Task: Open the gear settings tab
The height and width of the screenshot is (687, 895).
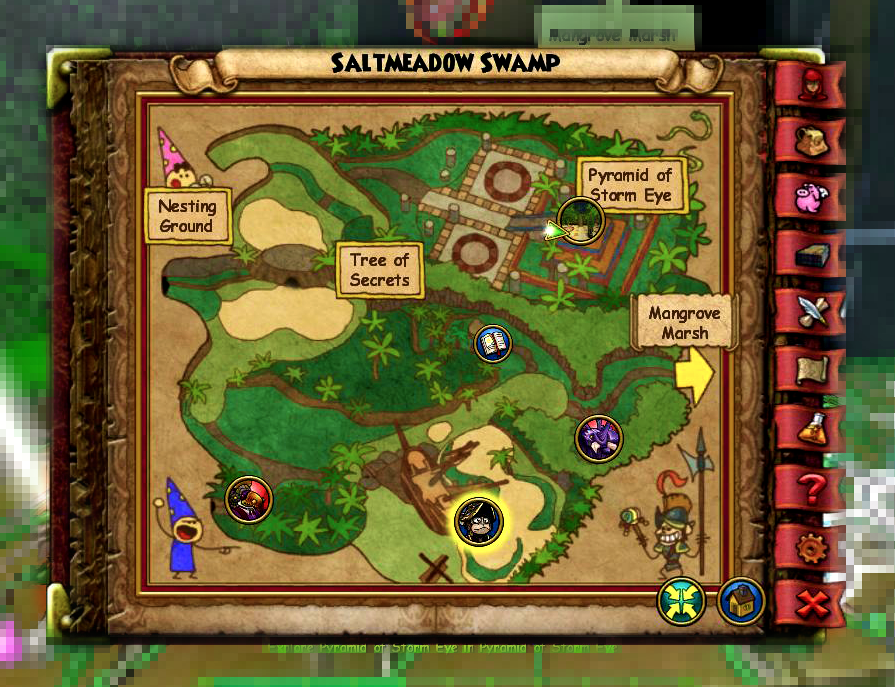Action: [810, 547]
